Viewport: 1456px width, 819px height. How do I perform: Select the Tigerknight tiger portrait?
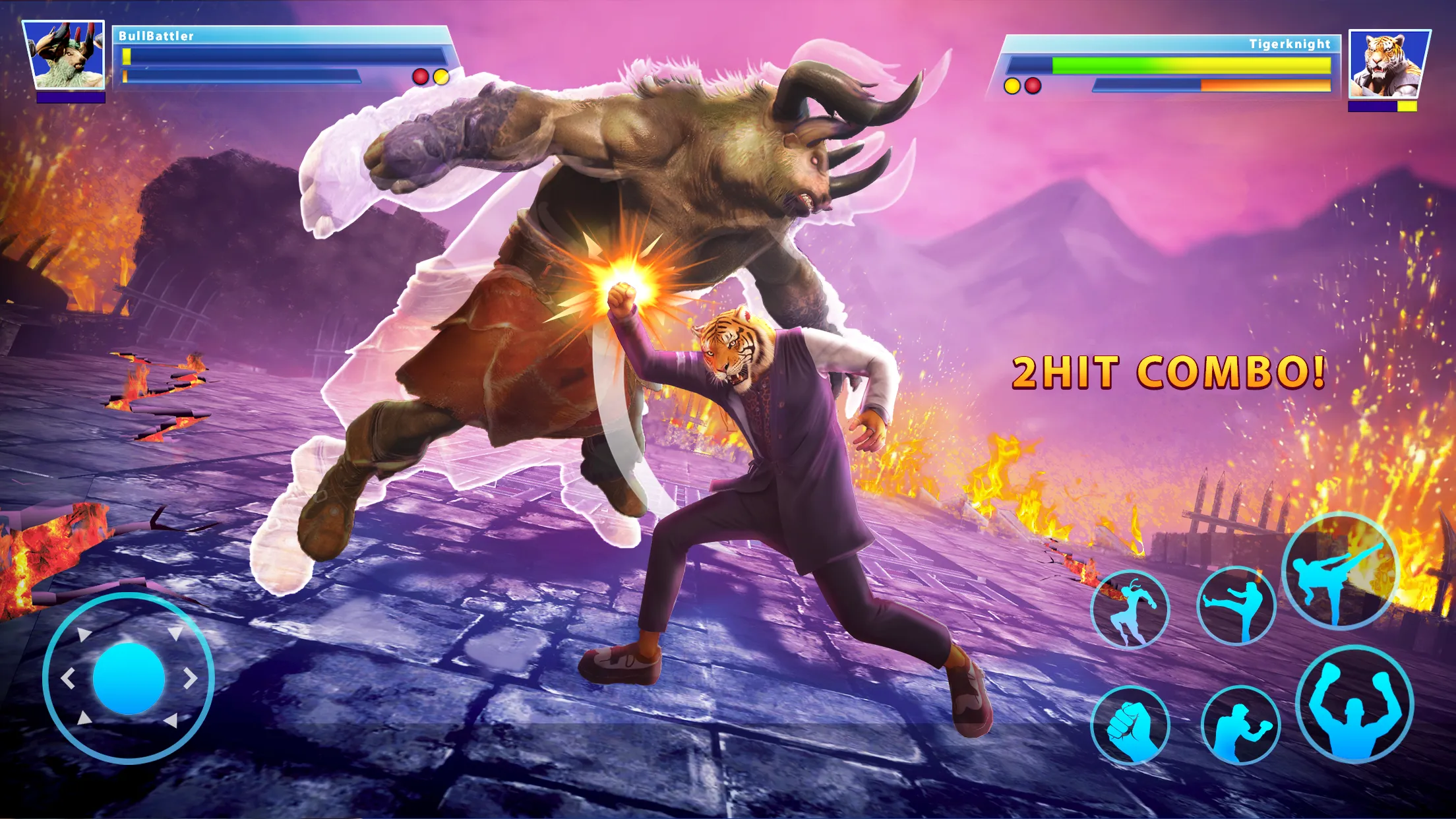tap(1389, 65)
